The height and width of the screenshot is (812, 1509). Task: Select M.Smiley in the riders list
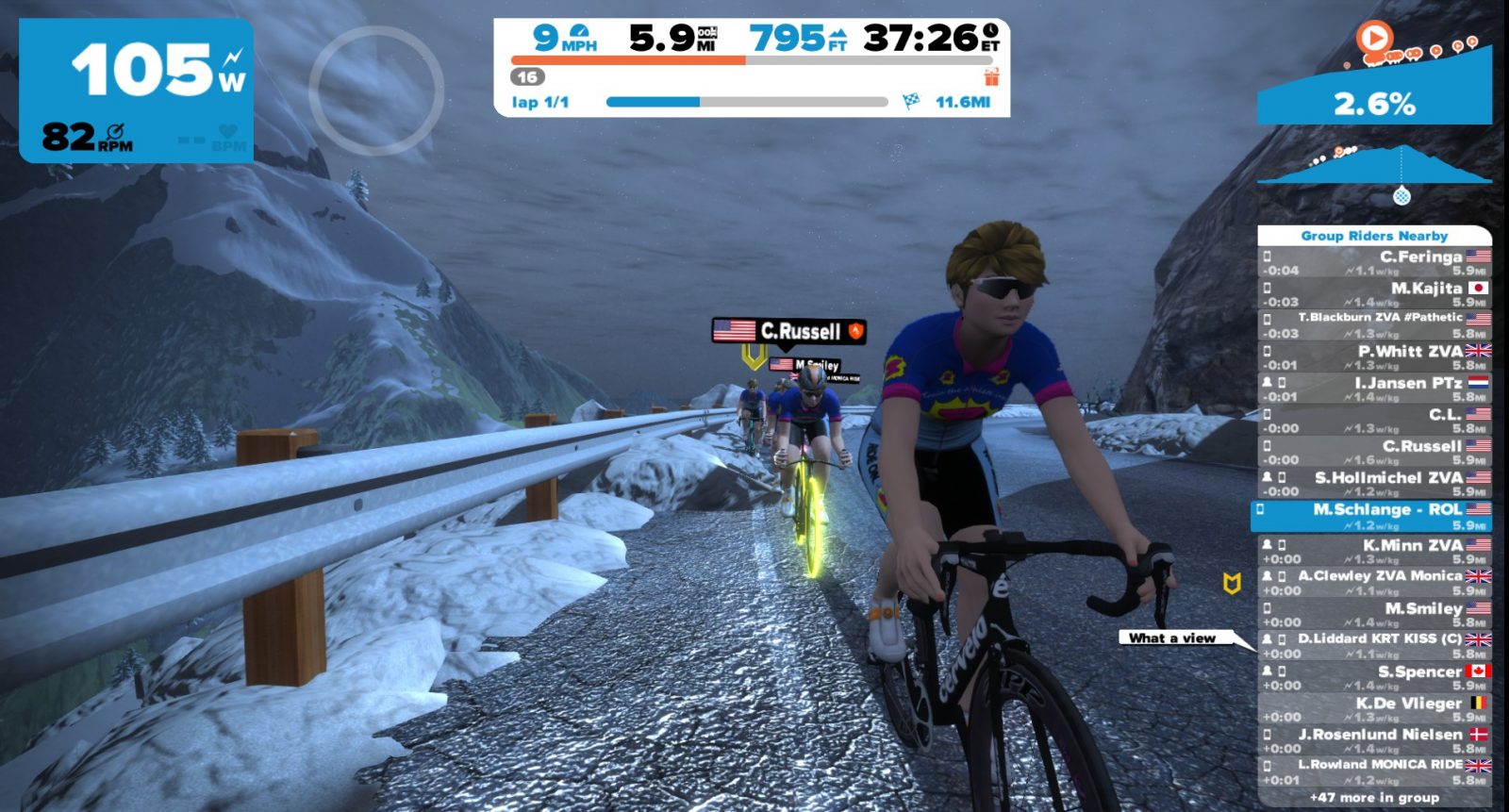(1374, 614)
